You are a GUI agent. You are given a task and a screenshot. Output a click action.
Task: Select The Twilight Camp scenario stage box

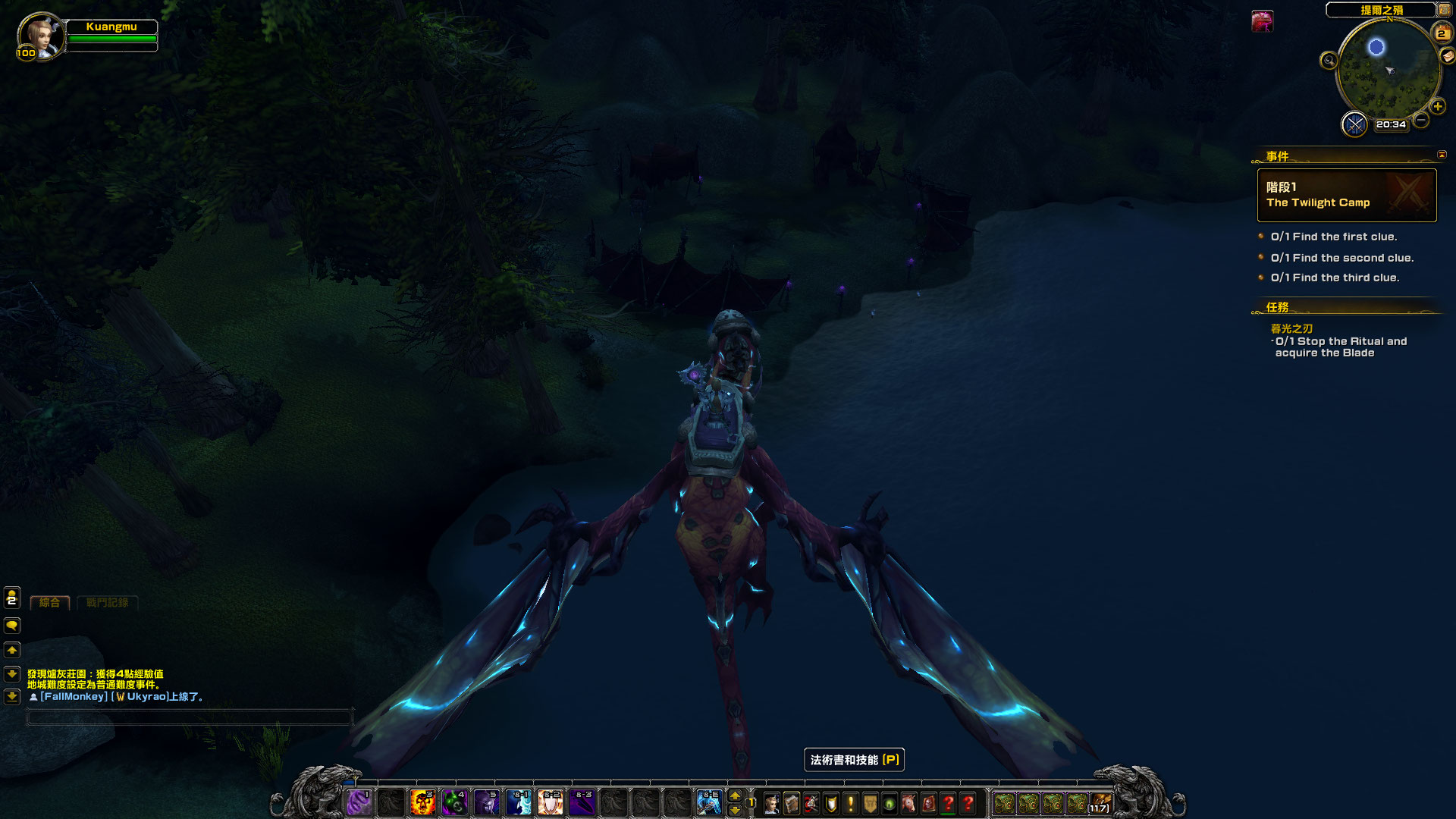[x=1346, y=195]
